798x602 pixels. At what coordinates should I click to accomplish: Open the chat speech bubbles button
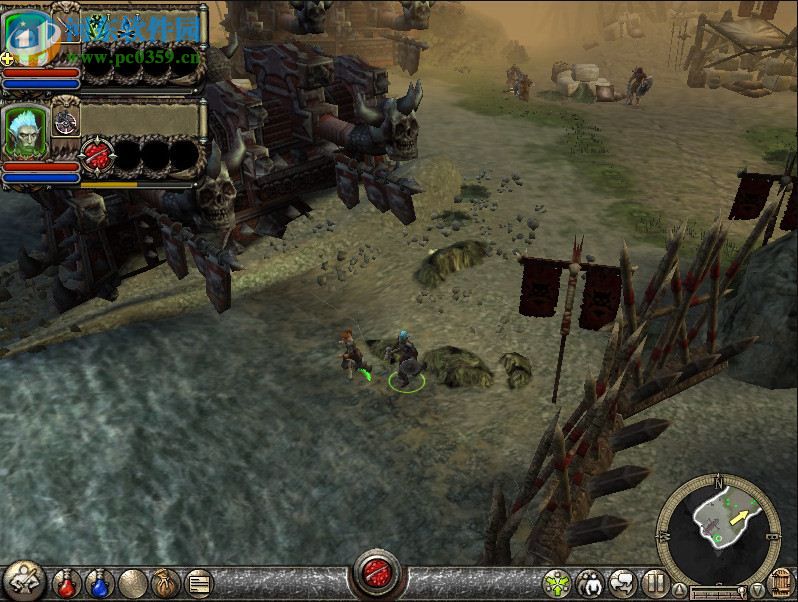[x=623, y=582]
